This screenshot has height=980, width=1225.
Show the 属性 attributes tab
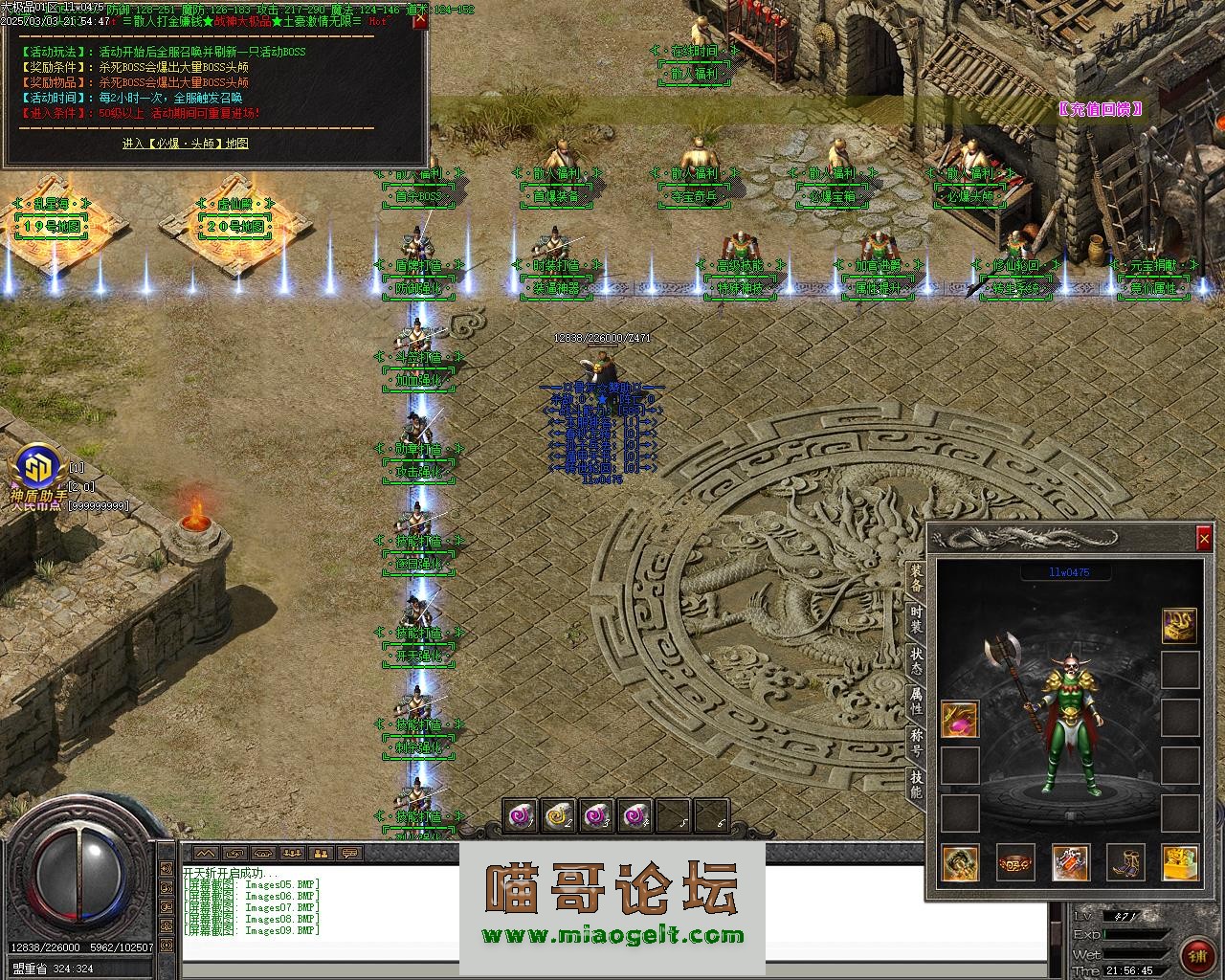916,702
